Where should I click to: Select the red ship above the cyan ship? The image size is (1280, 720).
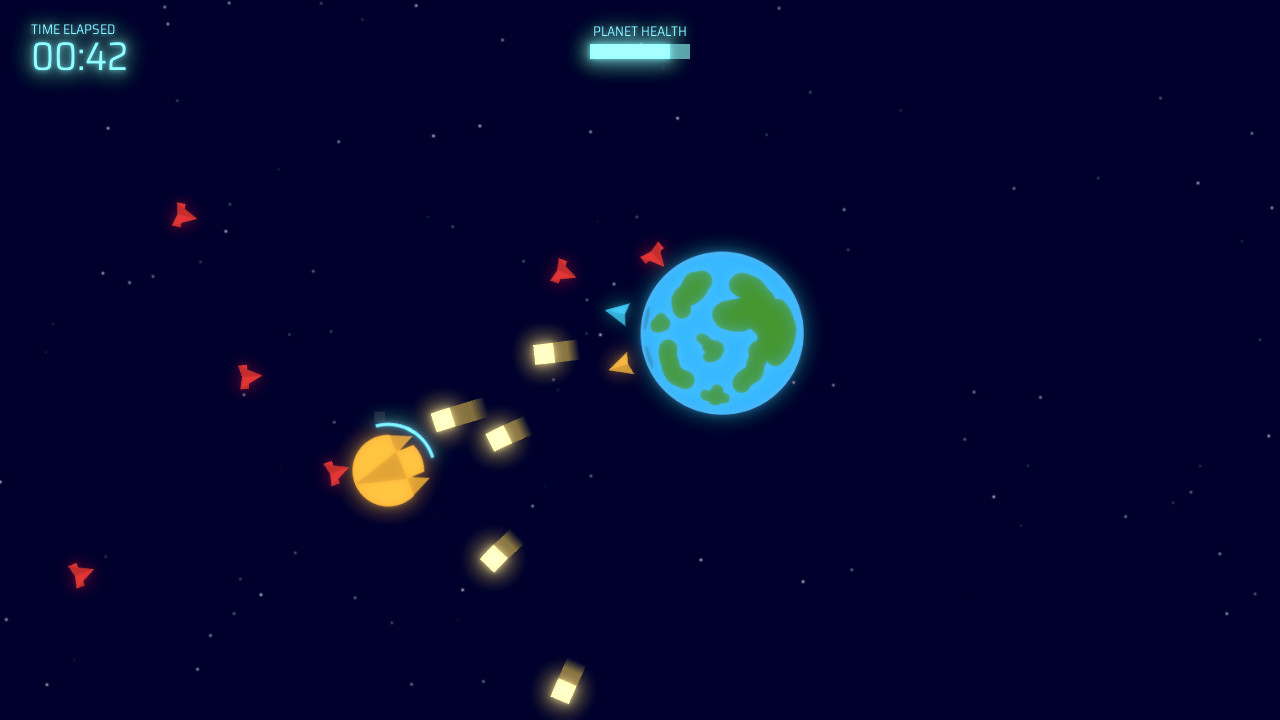point(563,271)
